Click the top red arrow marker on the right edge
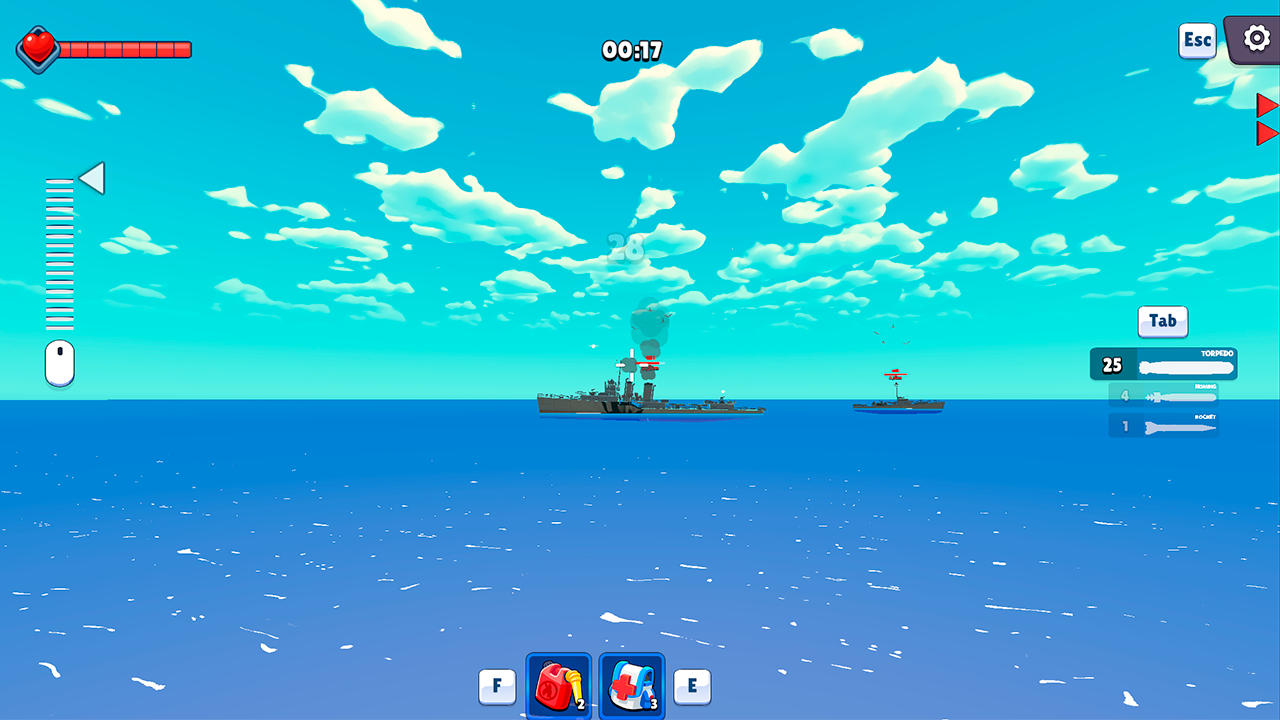Image resolution: width=1280 pixels, height=720 pixels. point(1267,104)
